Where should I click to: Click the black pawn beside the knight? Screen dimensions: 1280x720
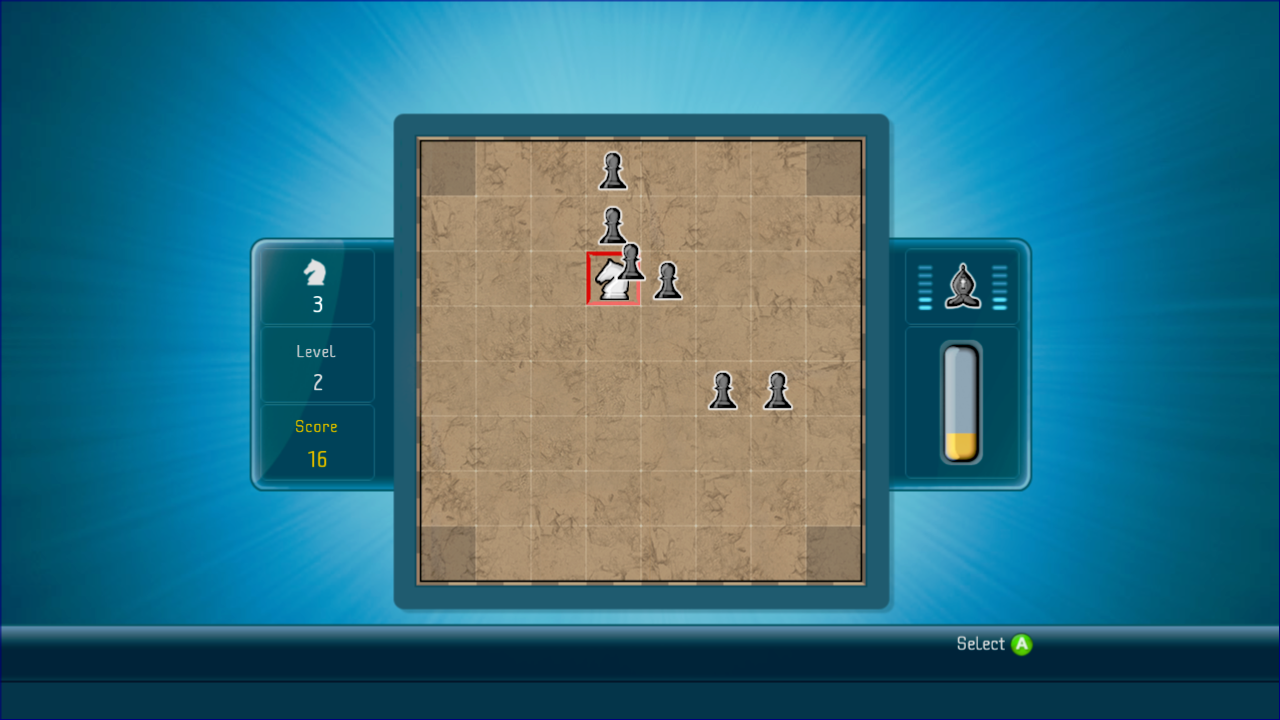668,281
